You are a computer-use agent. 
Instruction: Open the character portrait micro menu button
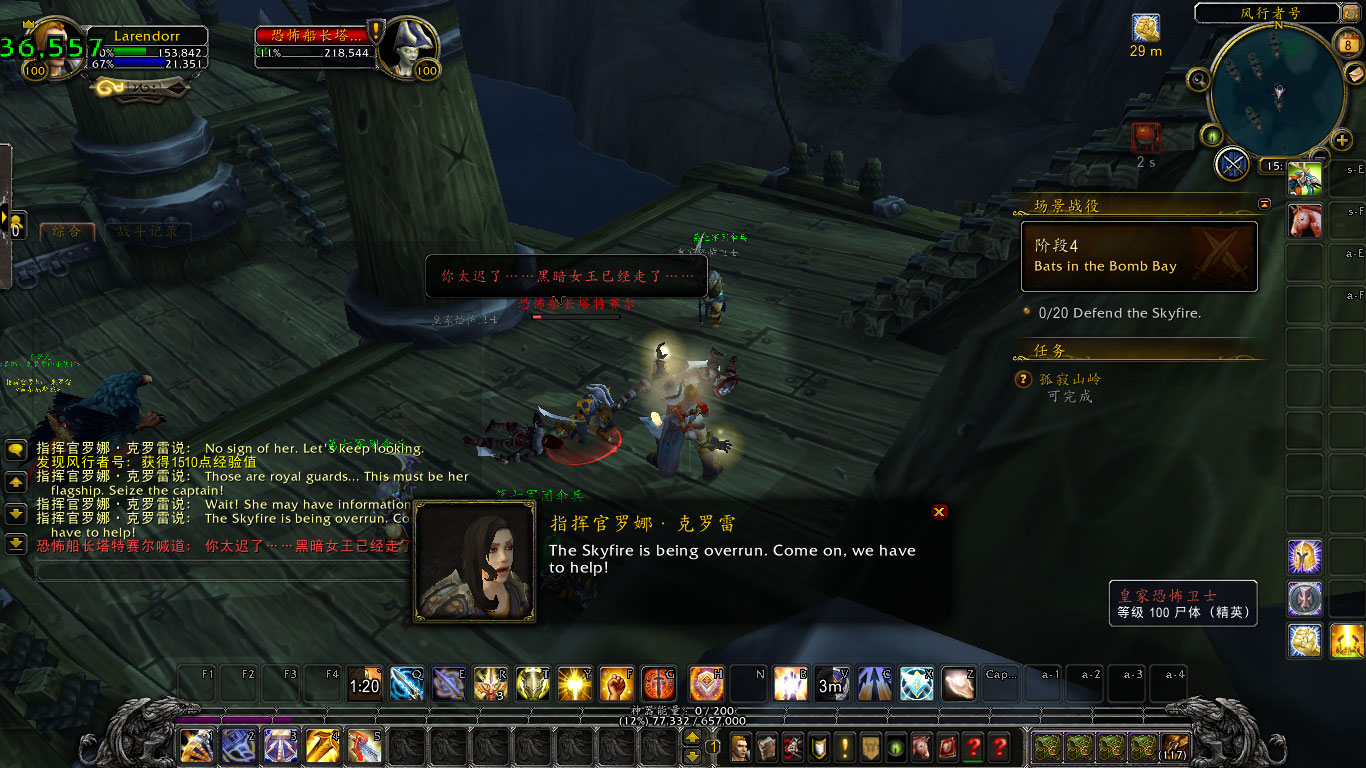point(740,747)
